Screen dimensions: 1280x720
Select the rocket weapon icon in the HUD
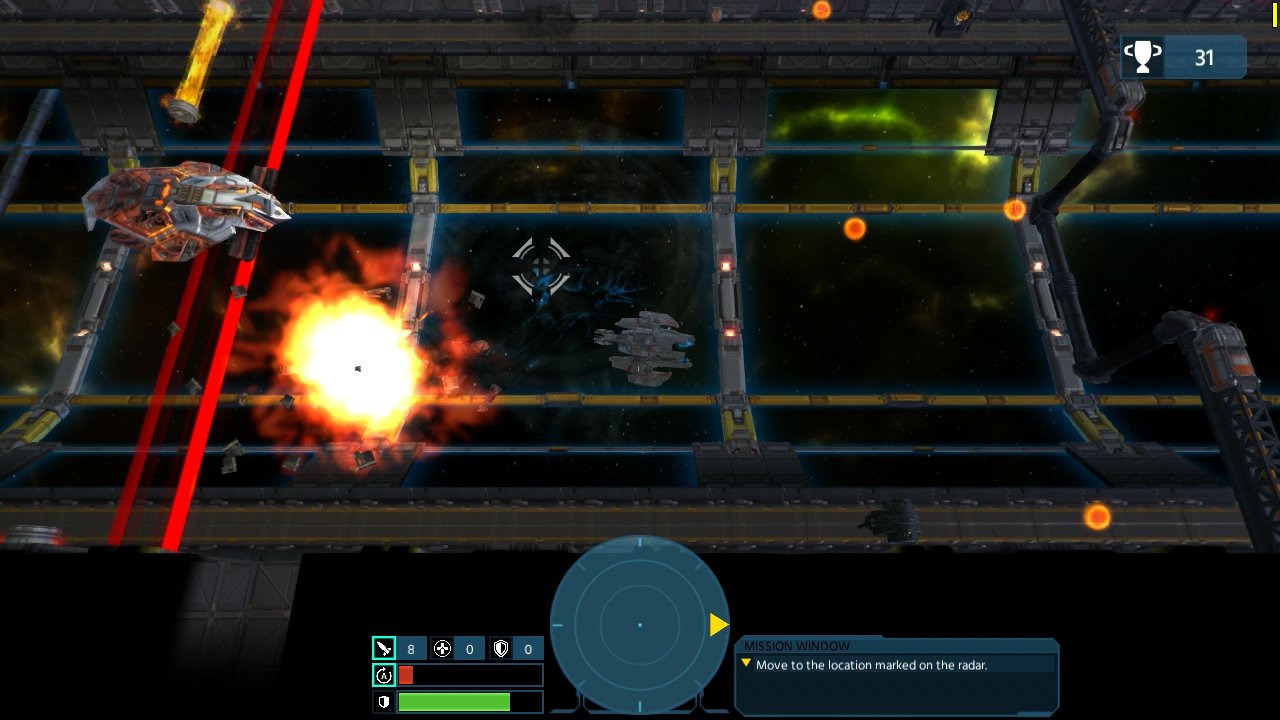(385, 648)
